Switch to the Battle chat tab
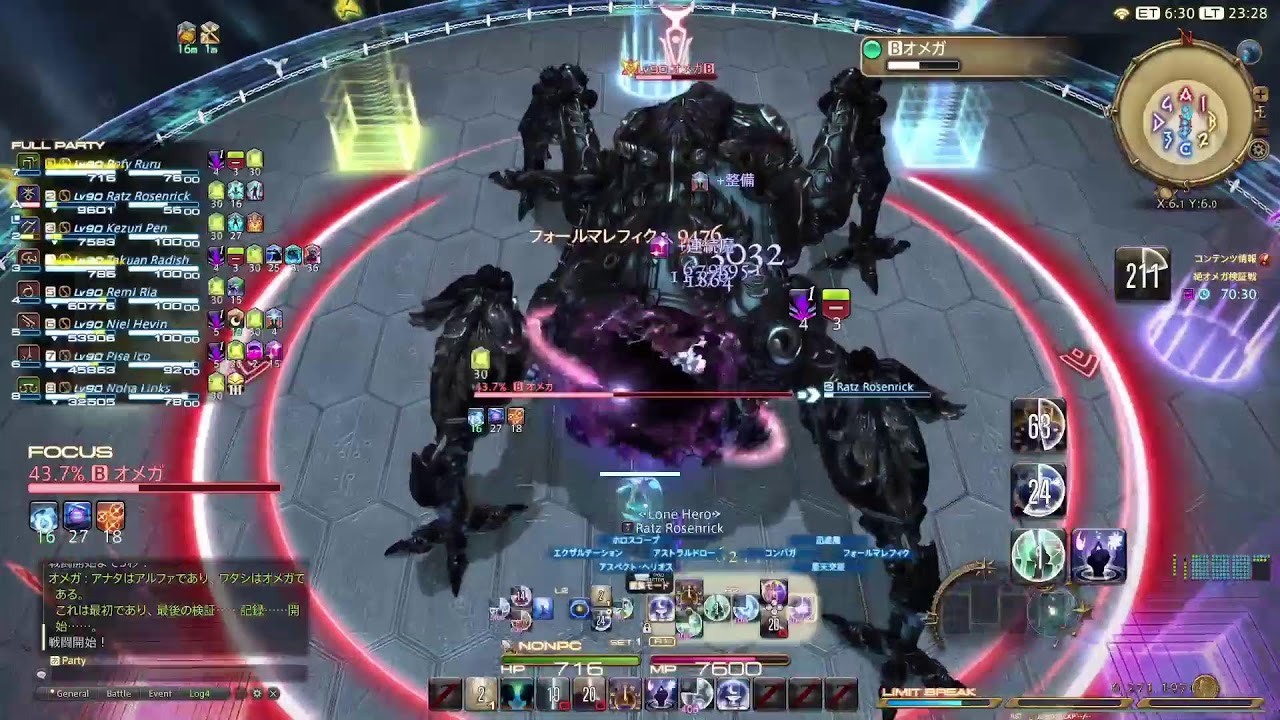 (x=118, y=693)
